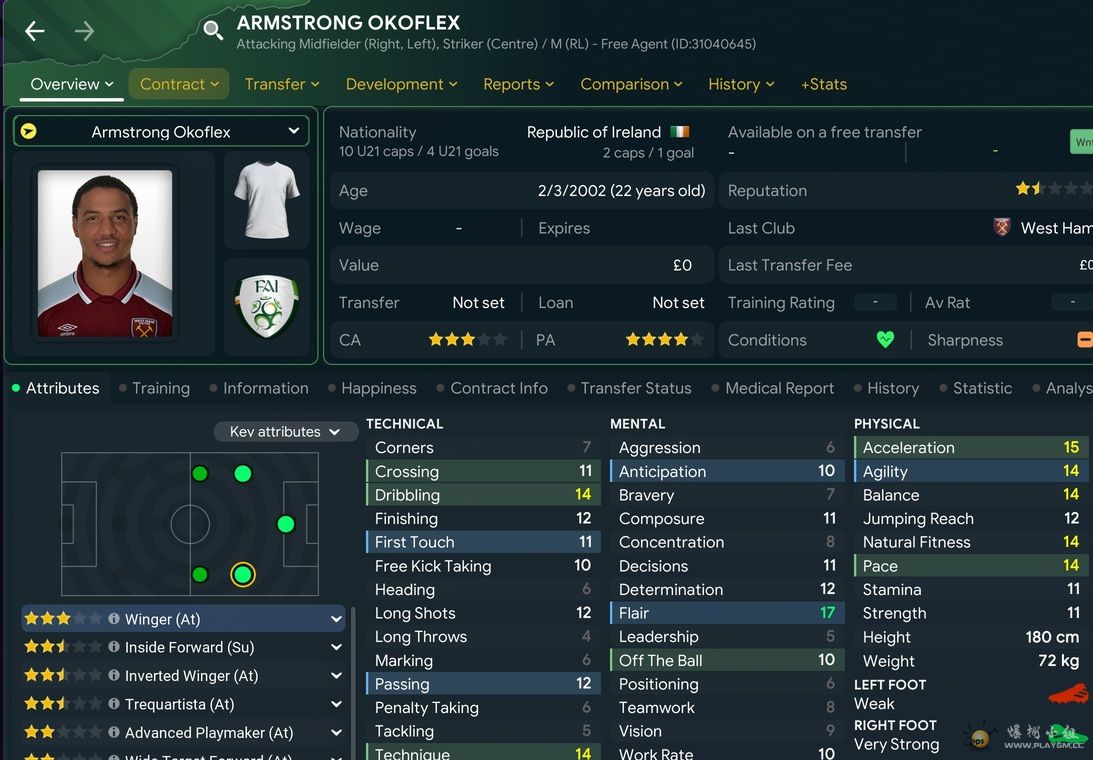This screenshot has width=1093, height=760.
Task: Switch to the Training tab
Action: [160, 388]
